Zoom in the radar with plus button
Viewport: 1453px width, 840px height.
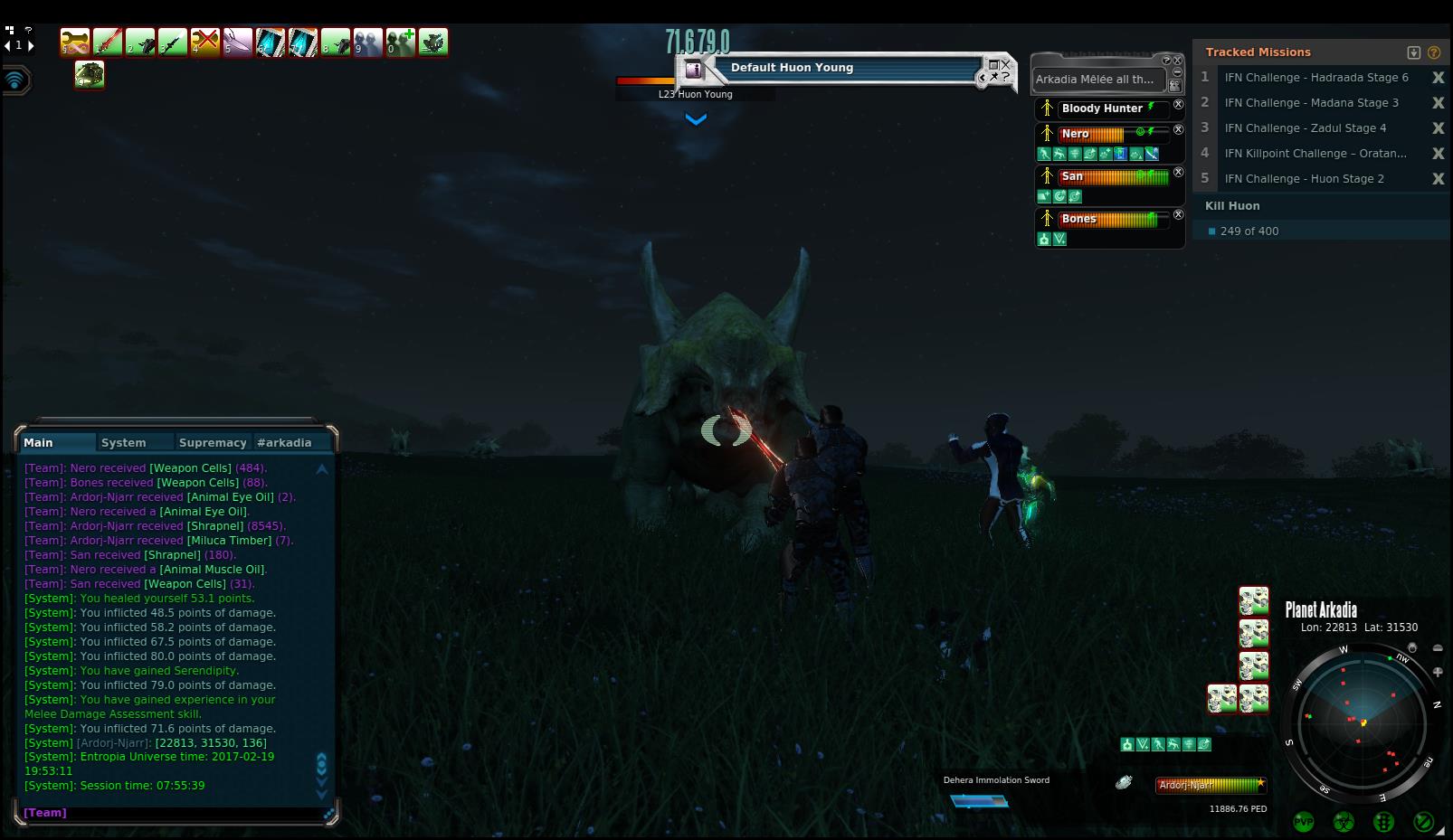coord(1438,672)
